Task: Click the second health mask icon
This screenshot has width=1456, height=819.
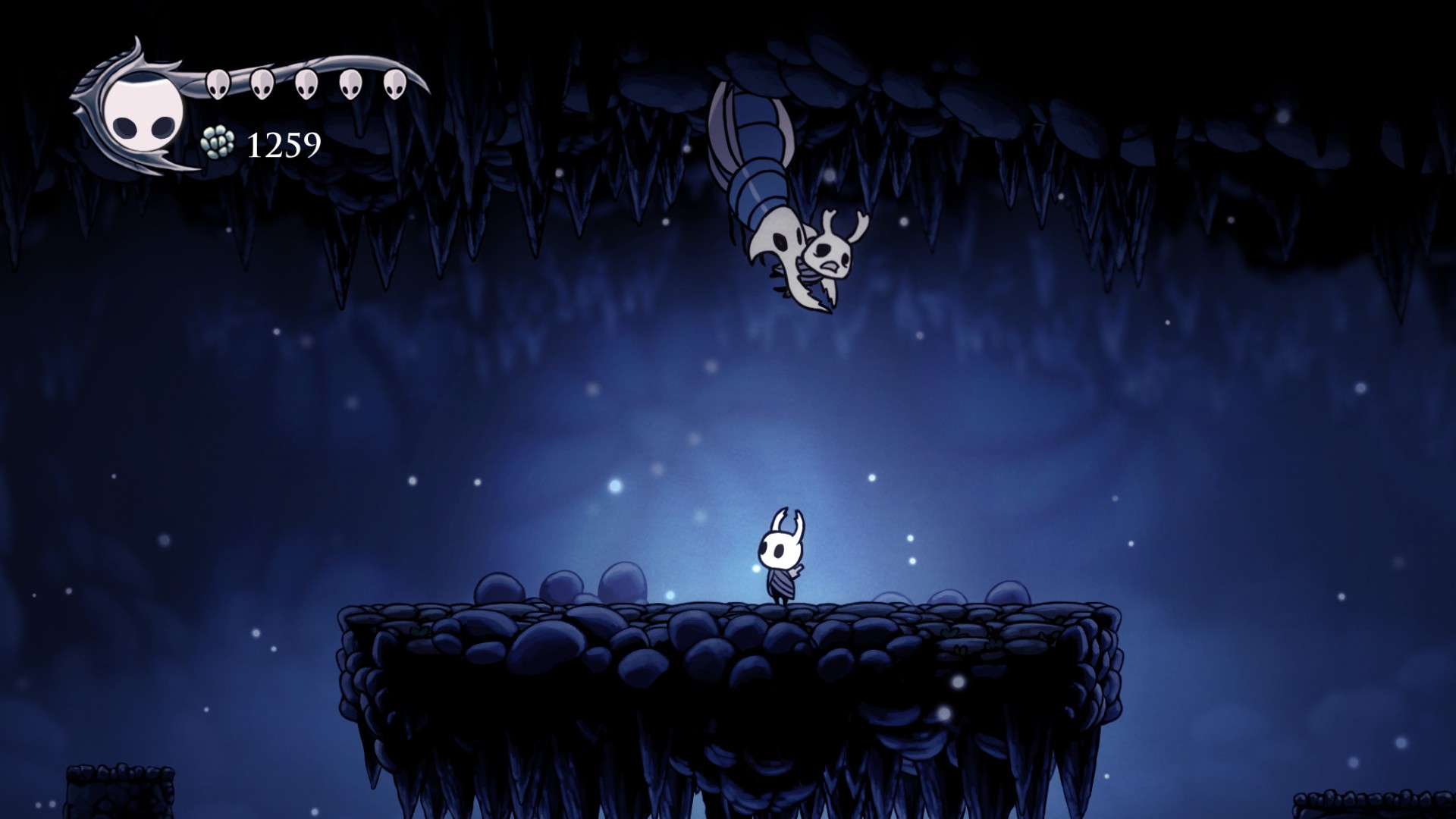Action: click(x=263, y=83)
